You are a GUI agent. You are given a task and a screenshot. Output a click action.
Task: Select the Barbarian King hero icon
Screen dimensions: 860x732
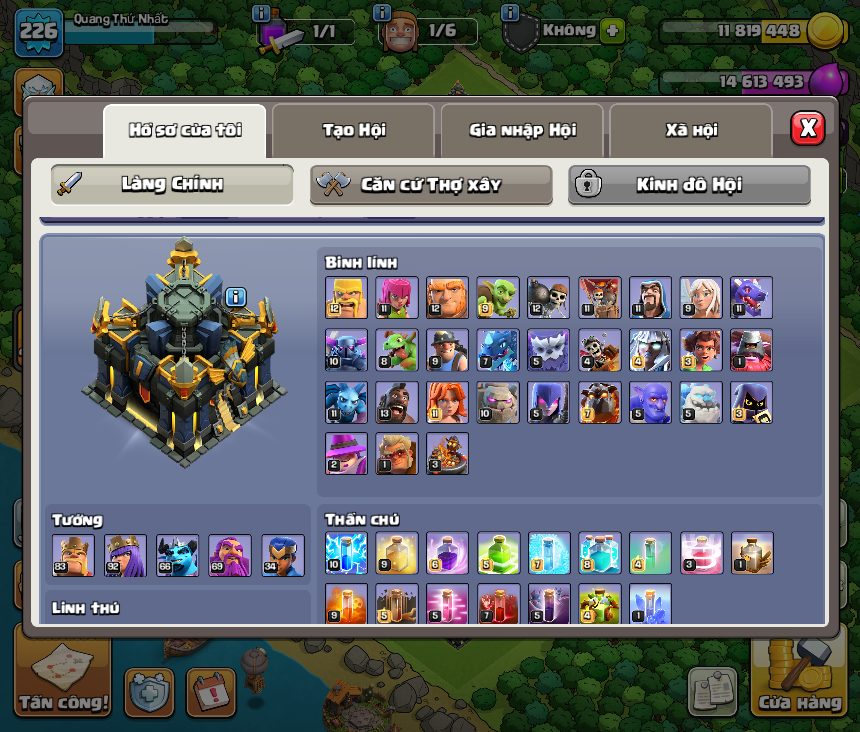73,555
